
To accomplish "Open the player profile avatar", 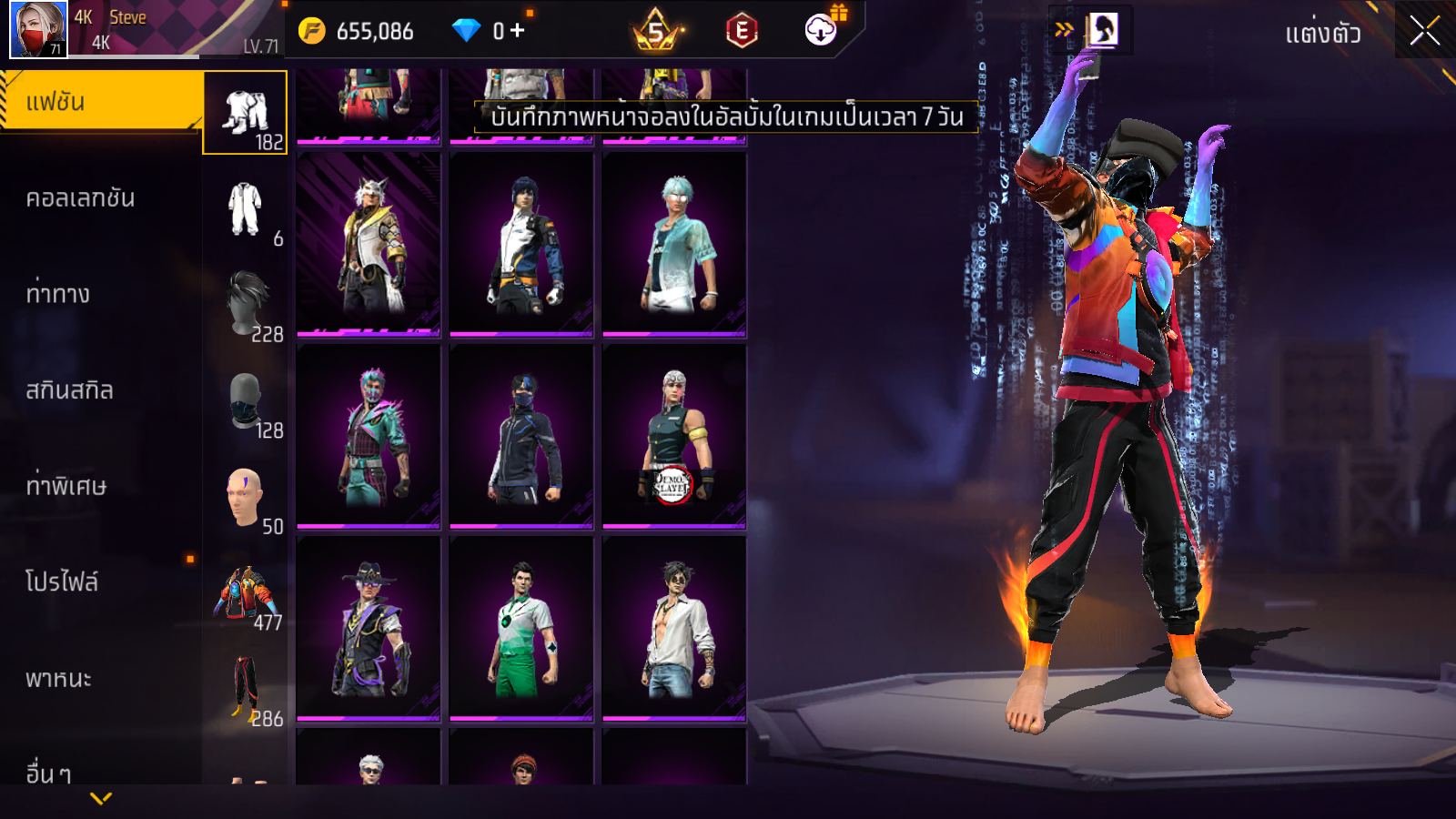I will point(38,29).
